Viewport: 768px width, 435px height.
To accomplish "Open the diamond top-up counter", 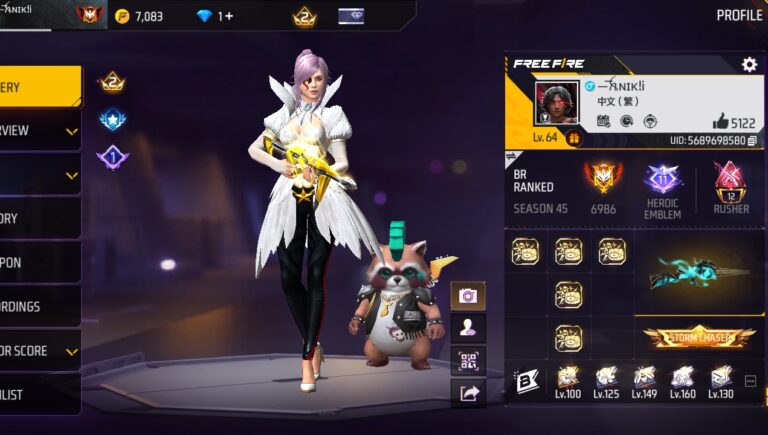I will 215,16.
